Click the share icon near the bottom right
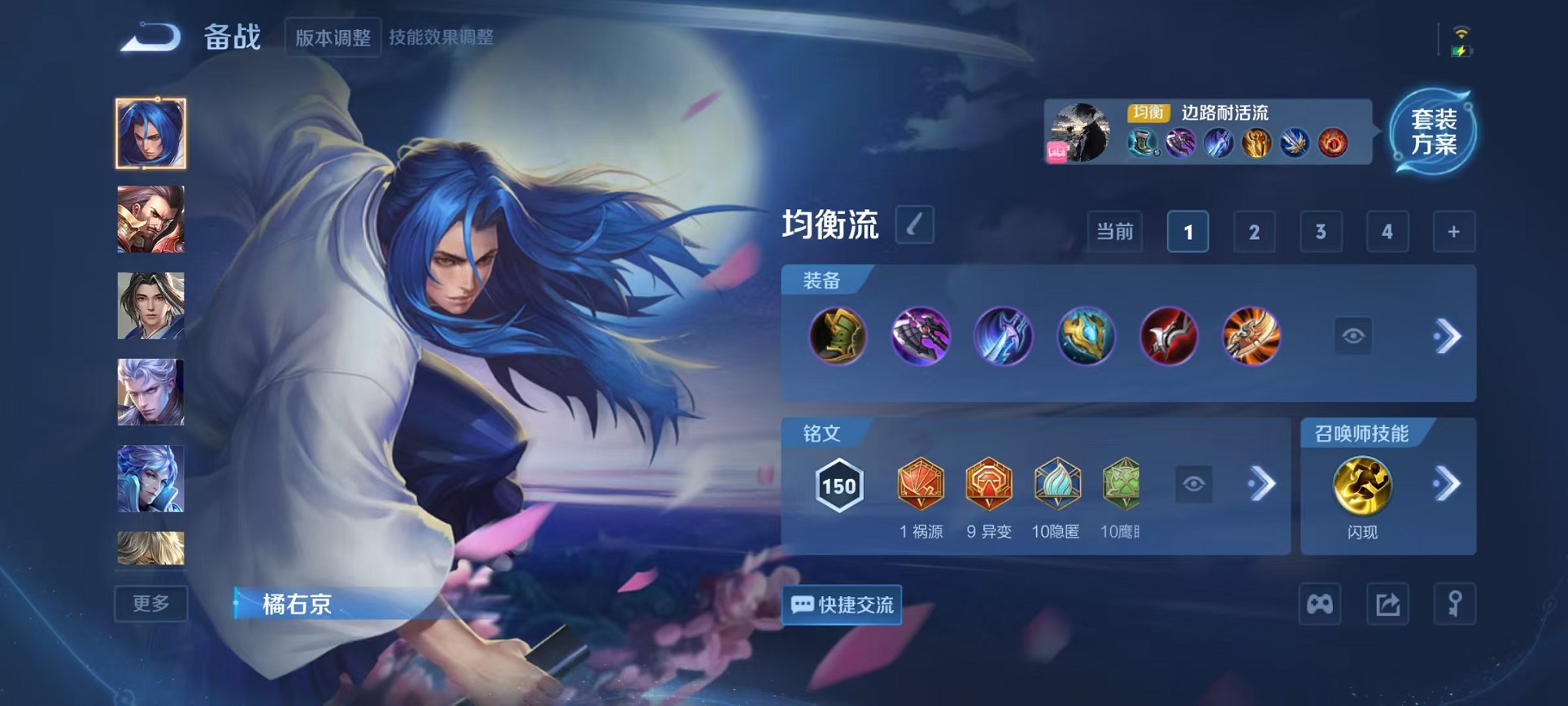Viewport: 1568px width, 706px height. pyautogui.click(x=1387, y=604)
